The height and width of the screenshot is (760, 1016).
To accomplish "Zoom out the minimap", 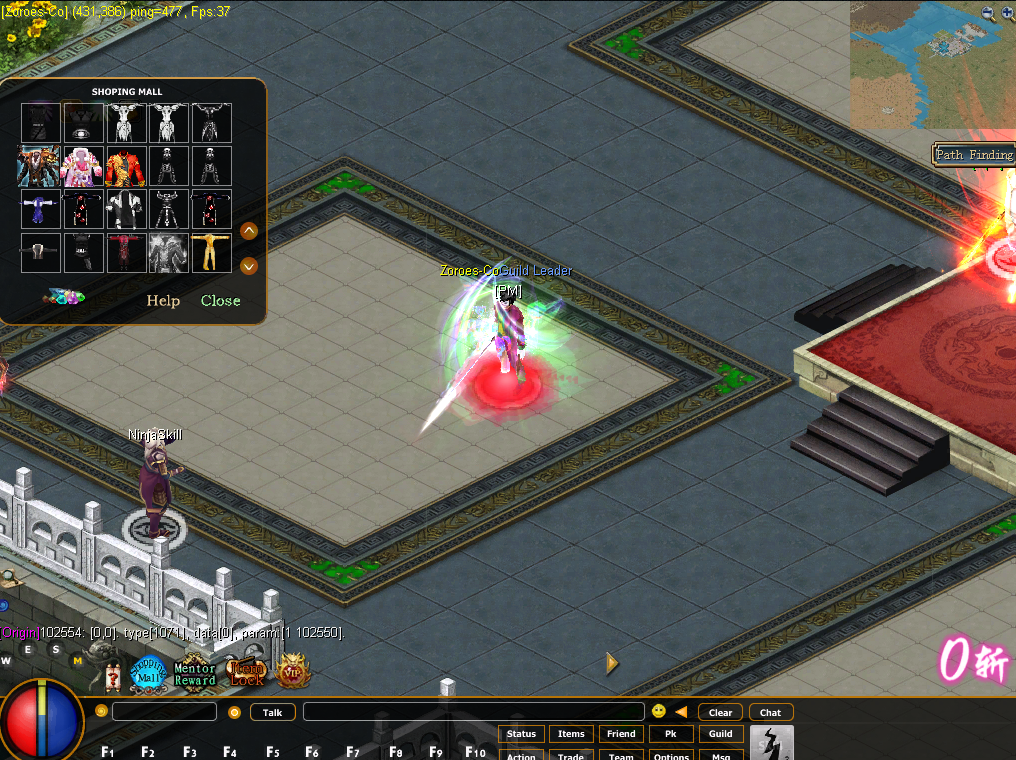I will [x=988, y=13].
